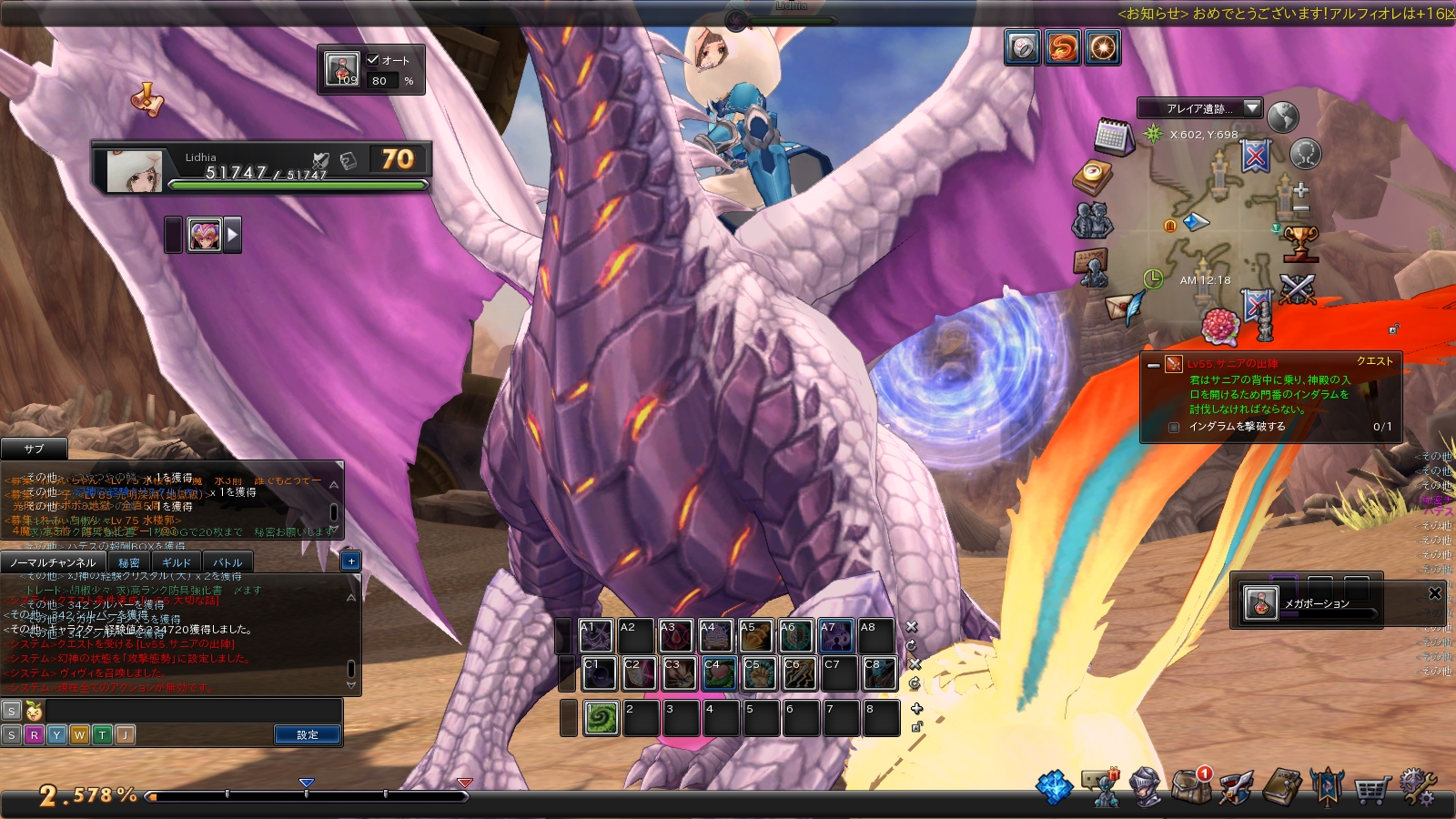Open system settings gear and wrench icon
Image resolution: width=1456 pixels, height=819 pixels.
(x=1417, y=787)
